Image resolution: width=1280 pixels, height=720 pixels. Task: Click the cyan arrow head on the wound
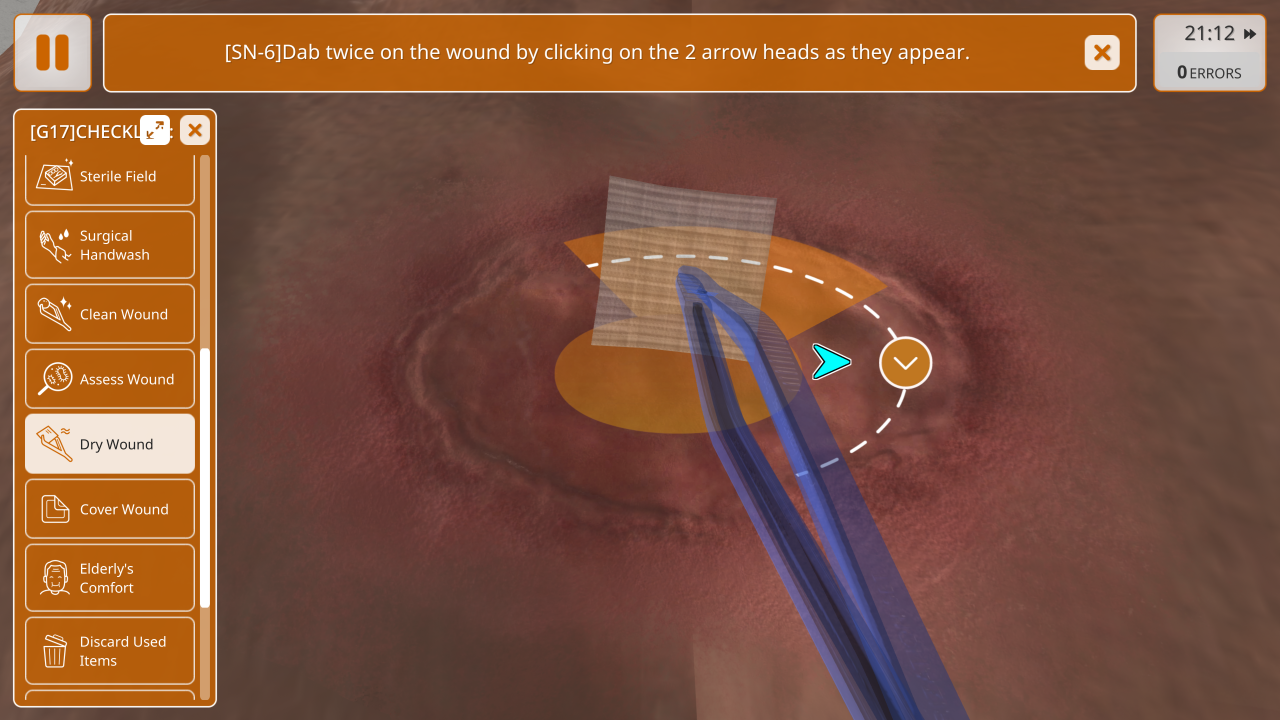point(830,362)
